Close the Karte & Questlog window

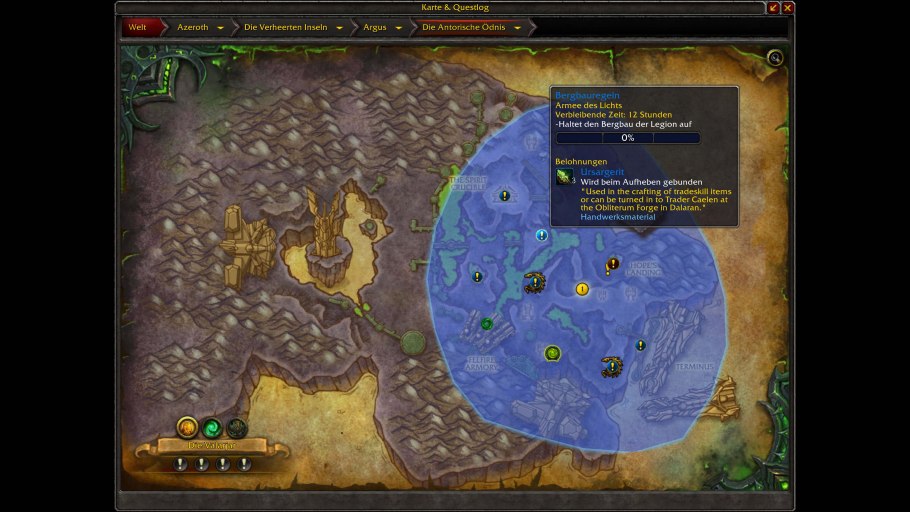787,8
